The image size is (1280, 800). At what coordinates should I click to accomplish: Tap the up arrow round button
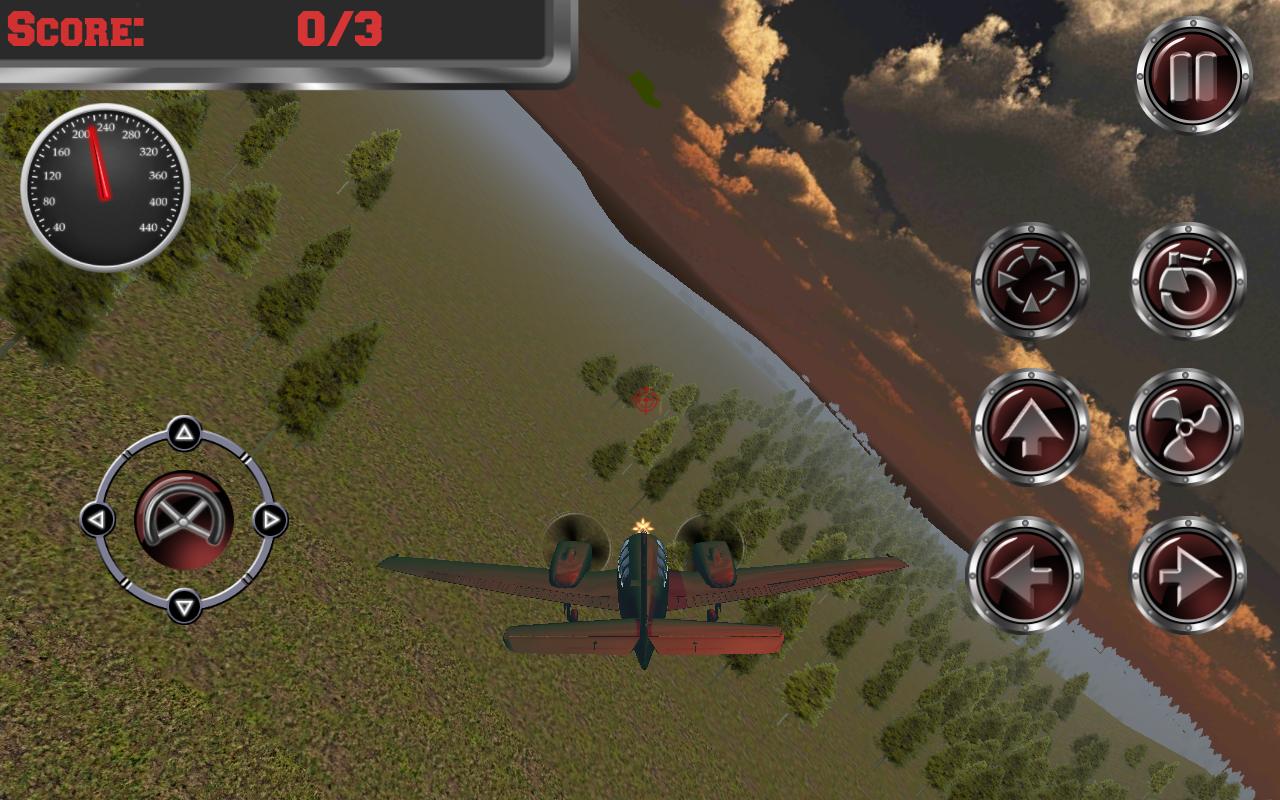coord(1030,427)
